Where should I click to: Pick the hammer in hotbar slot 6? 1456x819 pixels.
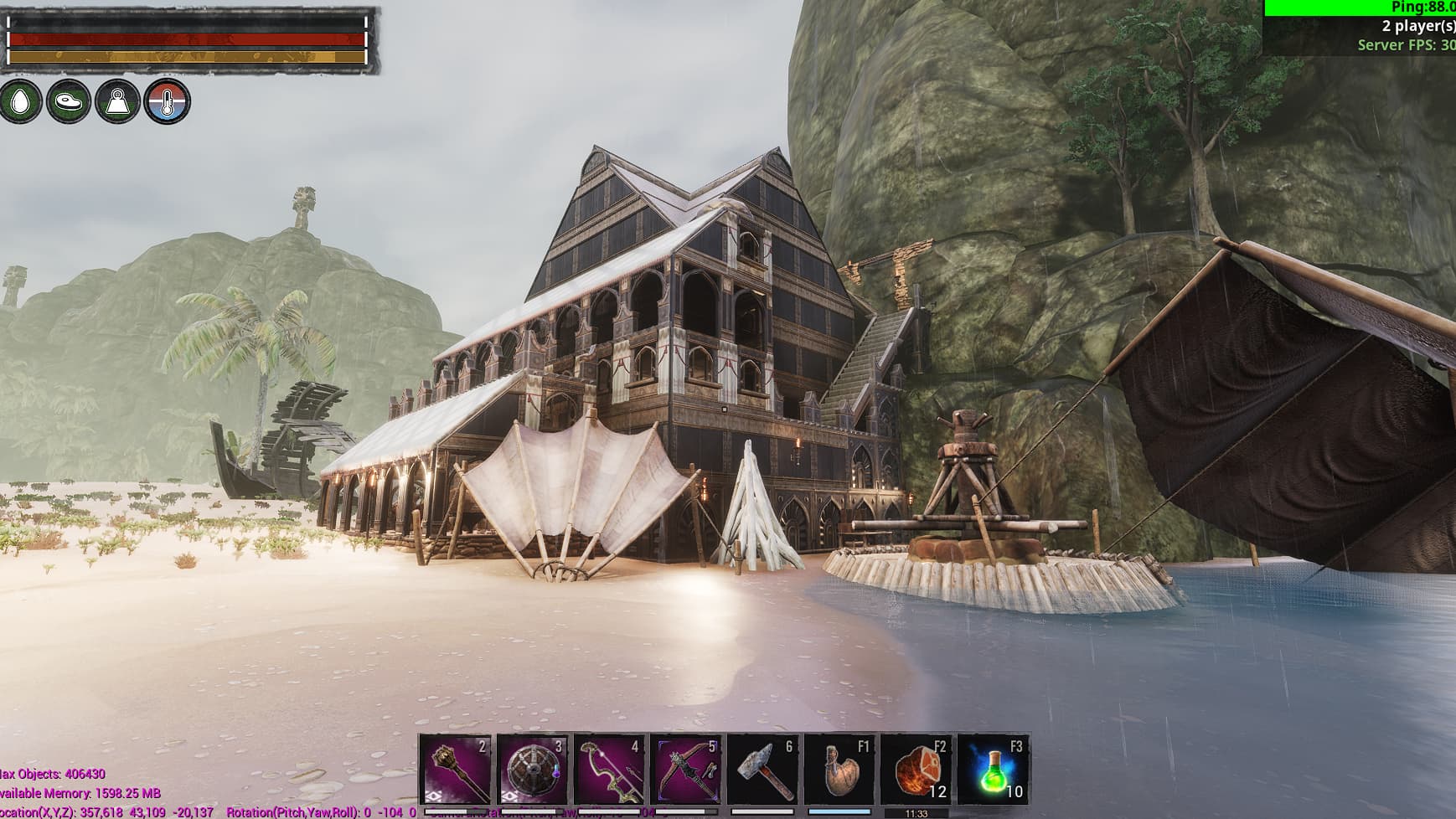pos(763,770)
